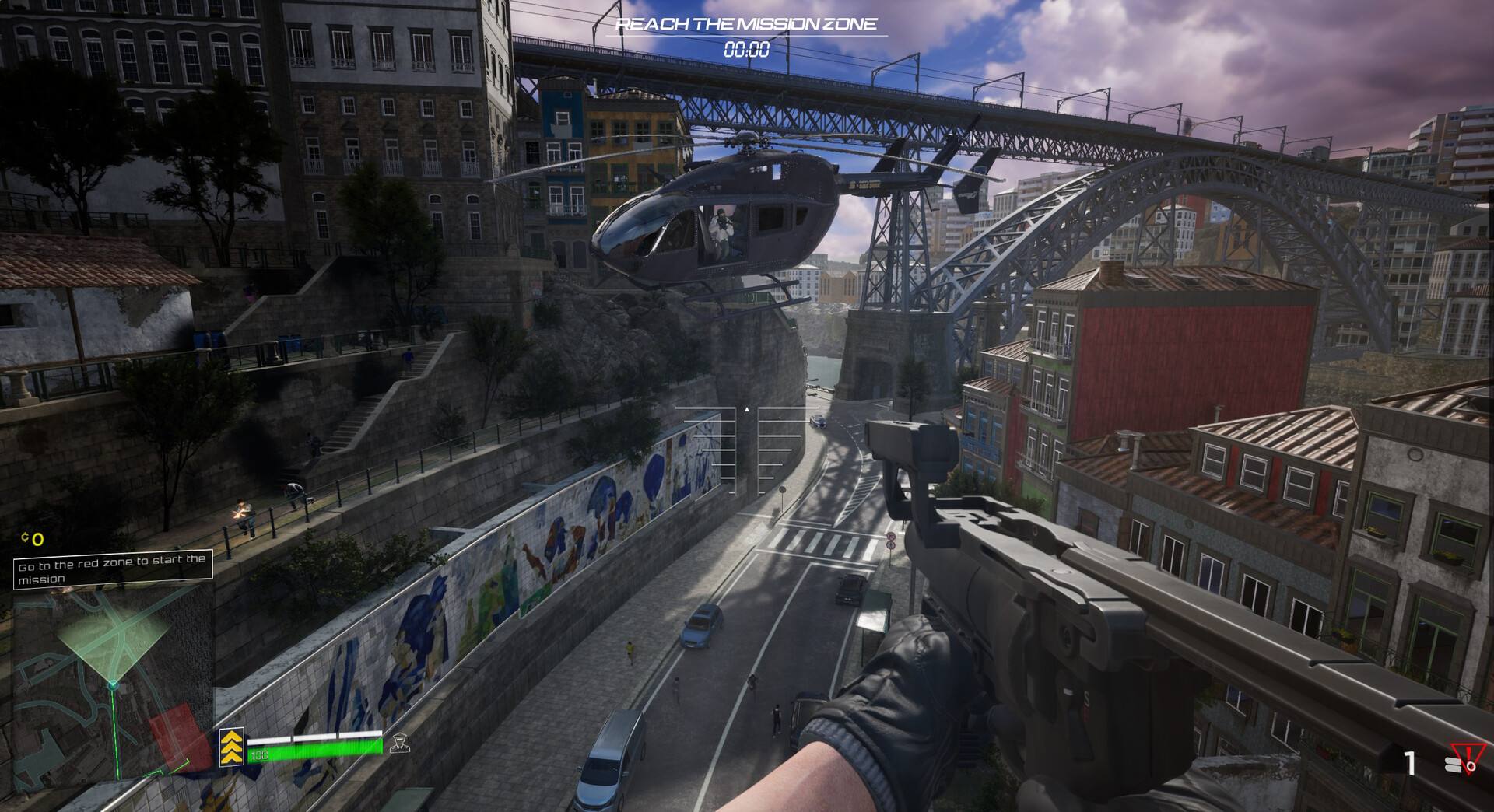Click the ammo count '1' bottom right
1494x812 pixels.
pos(1412,764)
